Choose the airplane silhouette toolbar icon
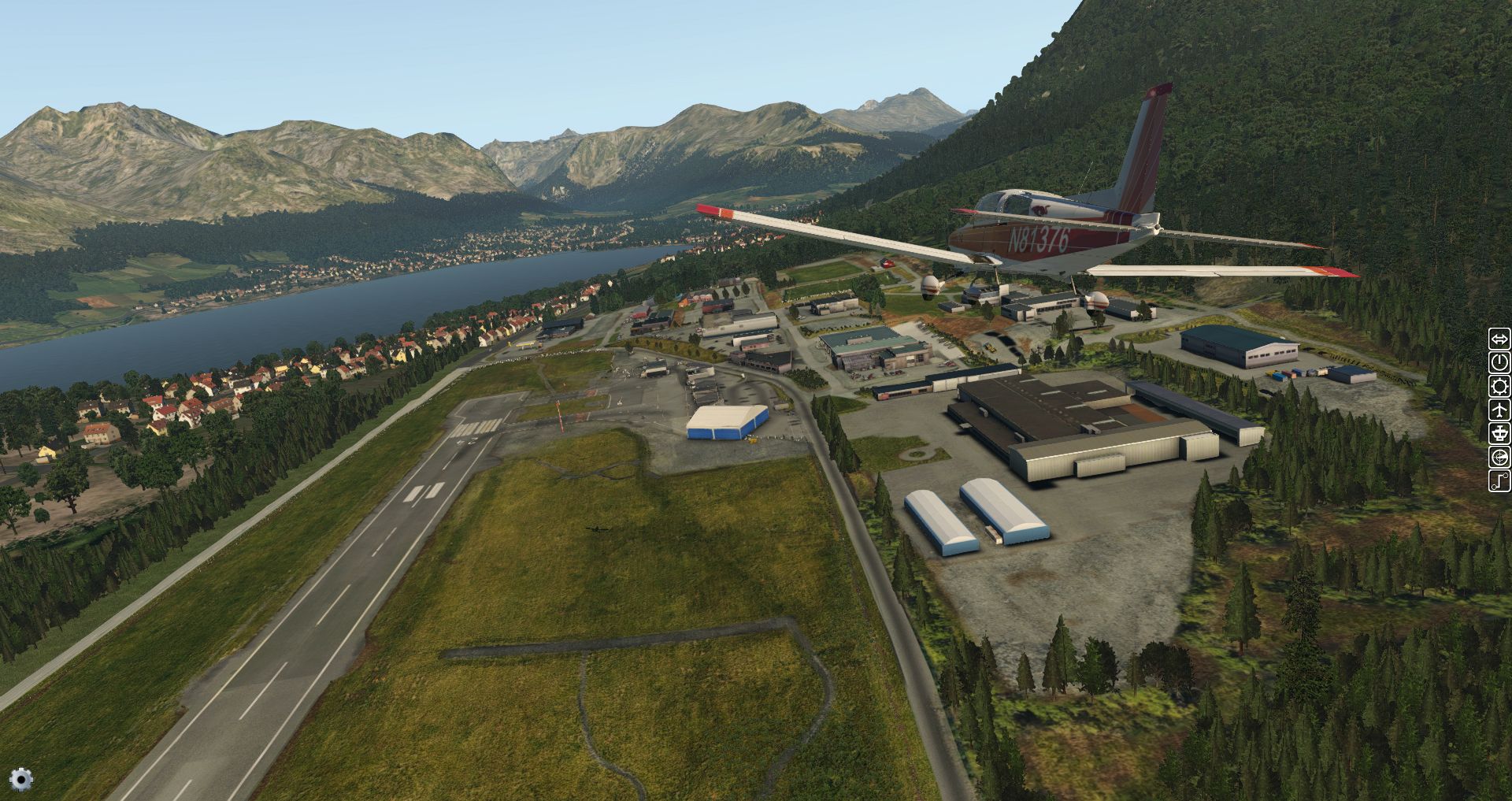 (1499, 410)
